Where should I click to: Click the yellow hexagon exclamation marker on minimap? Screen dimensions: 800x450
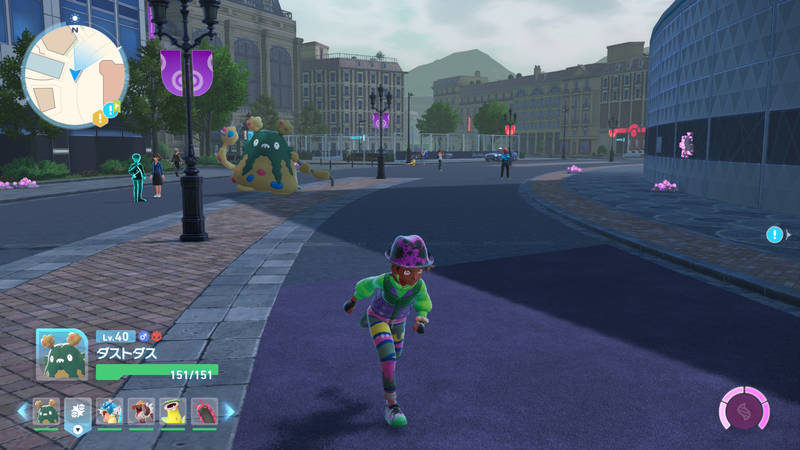(x=99, y=118)
